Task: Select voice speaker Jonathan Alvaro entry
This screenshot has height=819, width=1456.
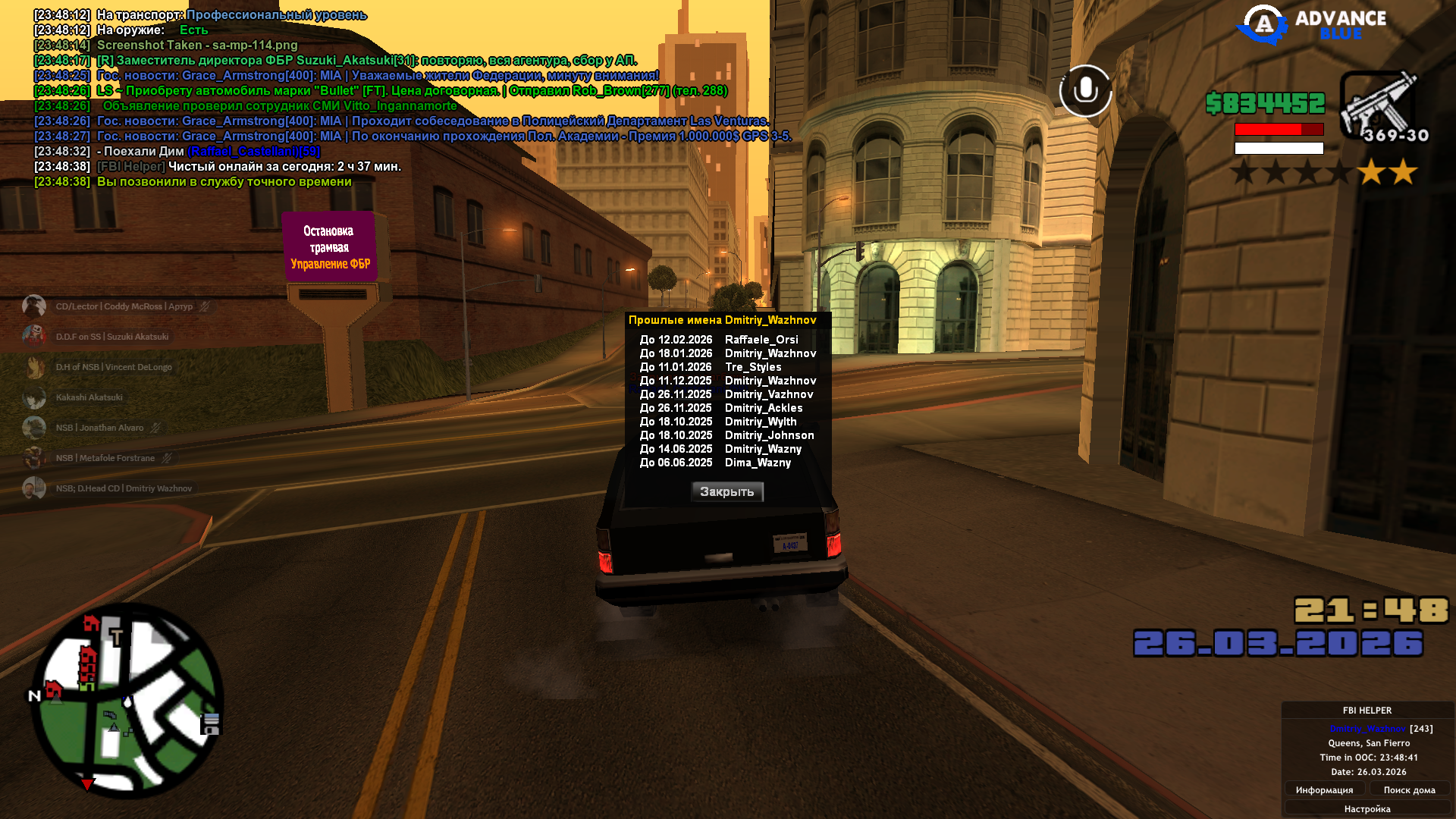Action: pos(99,428)
